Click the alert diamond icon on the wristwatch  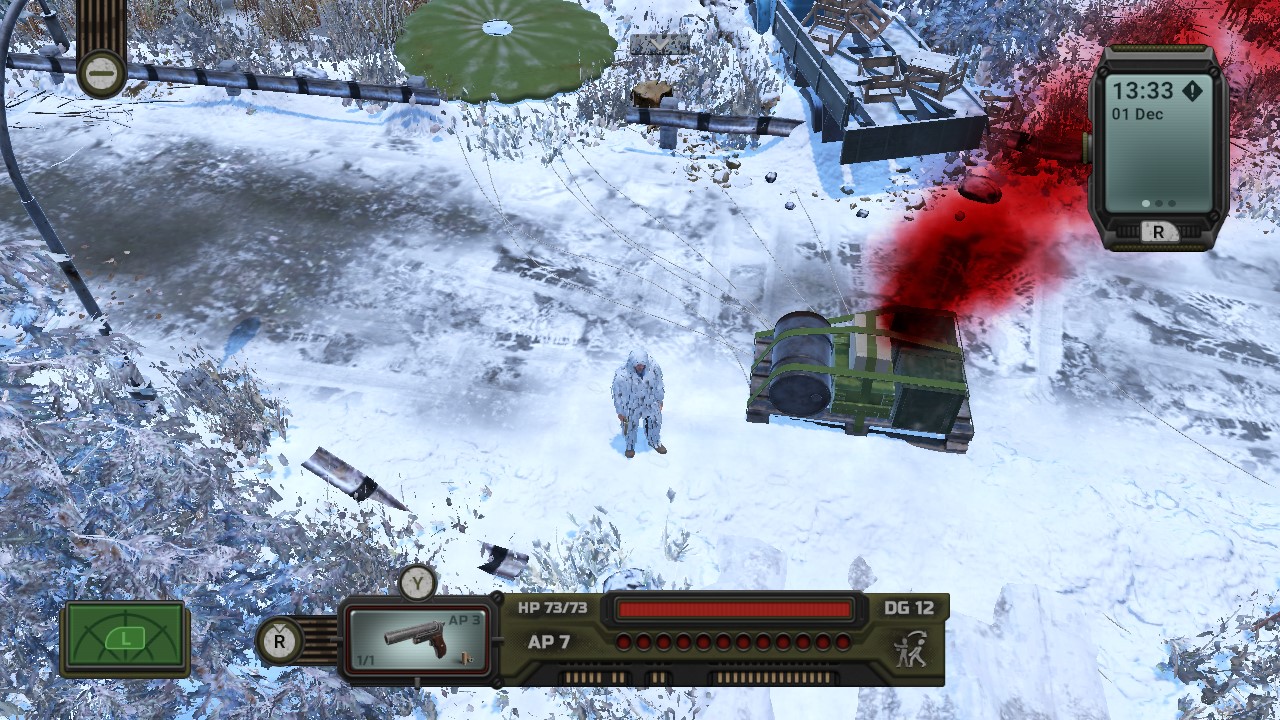1192,91
